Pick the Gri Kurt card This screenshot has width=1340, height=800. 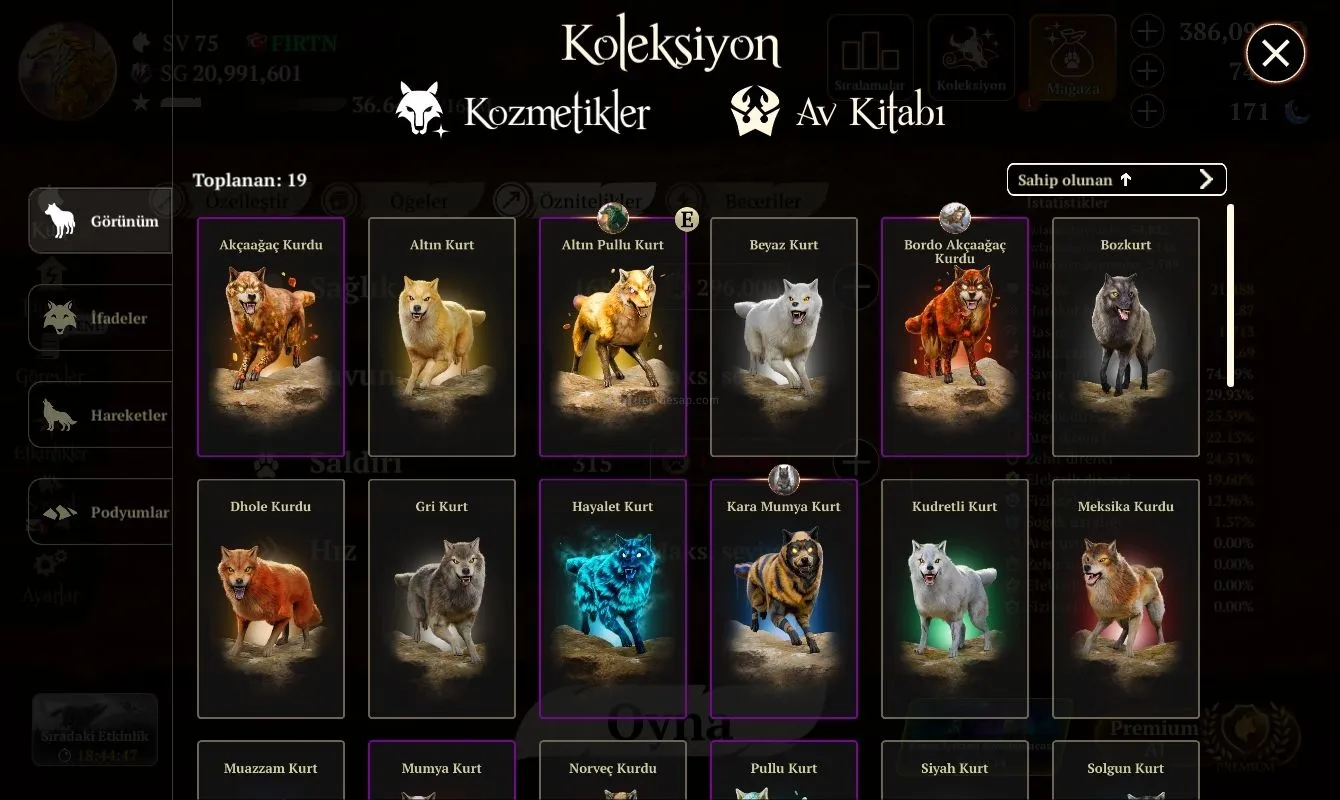[x=442, y=599]
